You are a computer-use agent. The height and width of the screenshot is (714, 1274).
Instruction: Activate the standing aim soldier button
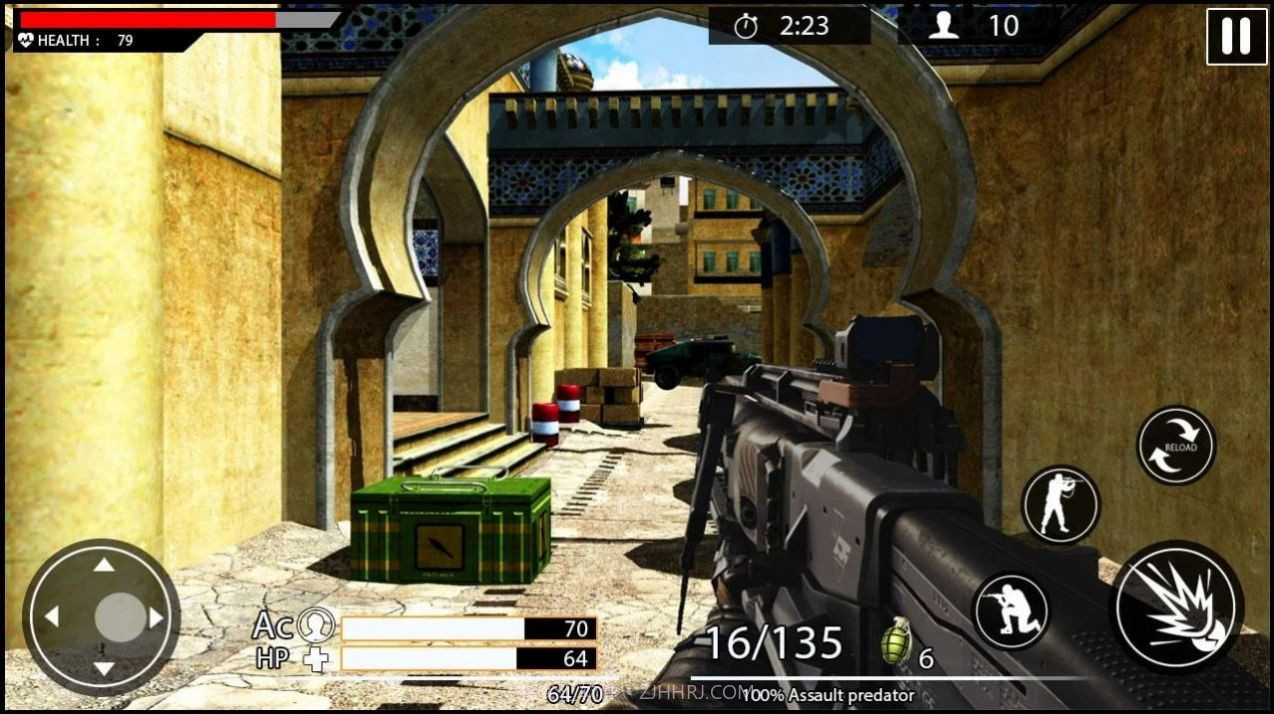click(1060, 504)
